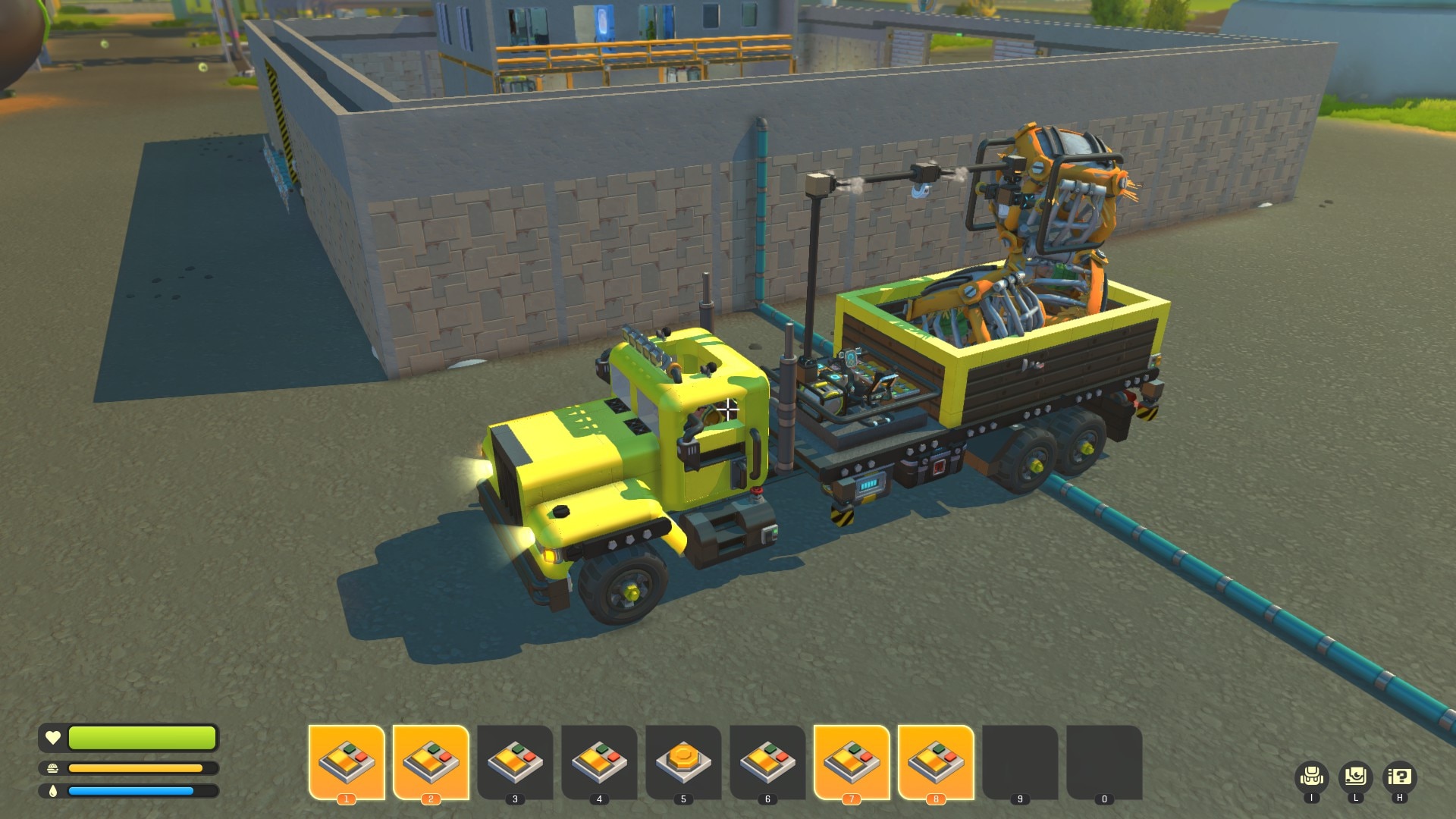Select the orange button in slot 5
This screenshot has height=819, width=1456.
(683, 761)
